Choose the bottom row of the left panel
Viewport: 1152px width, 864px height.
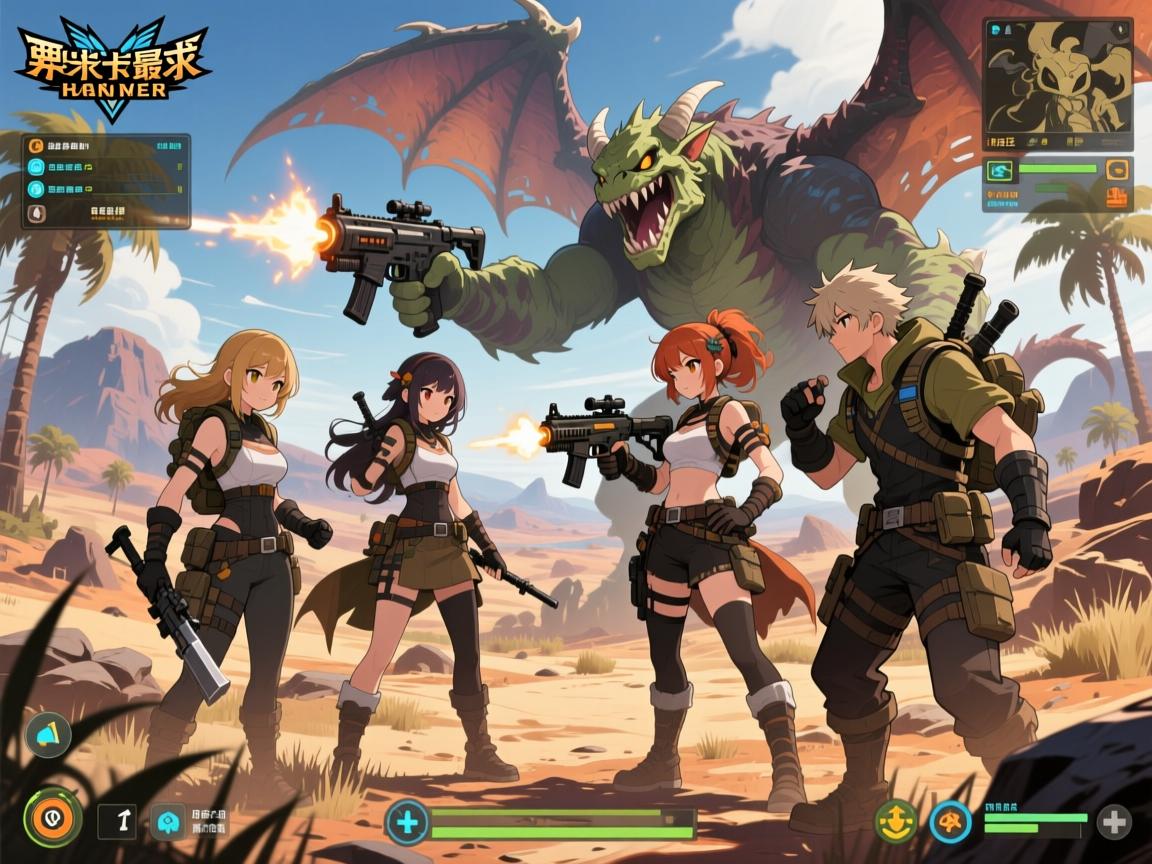coord(105,212)
